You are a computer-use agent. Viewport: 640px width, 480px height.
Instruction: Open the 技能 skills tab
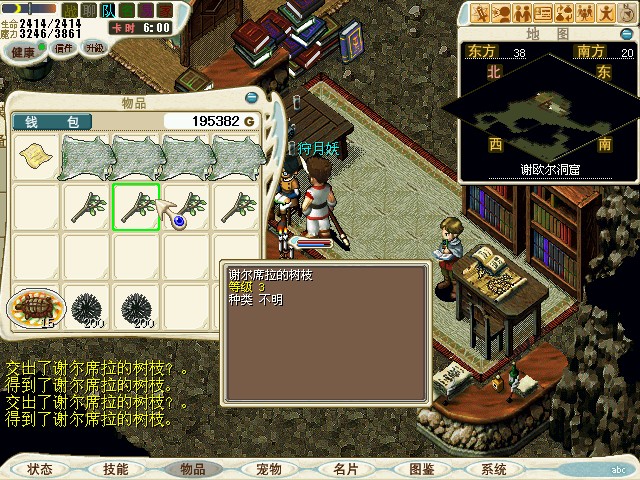115,469
